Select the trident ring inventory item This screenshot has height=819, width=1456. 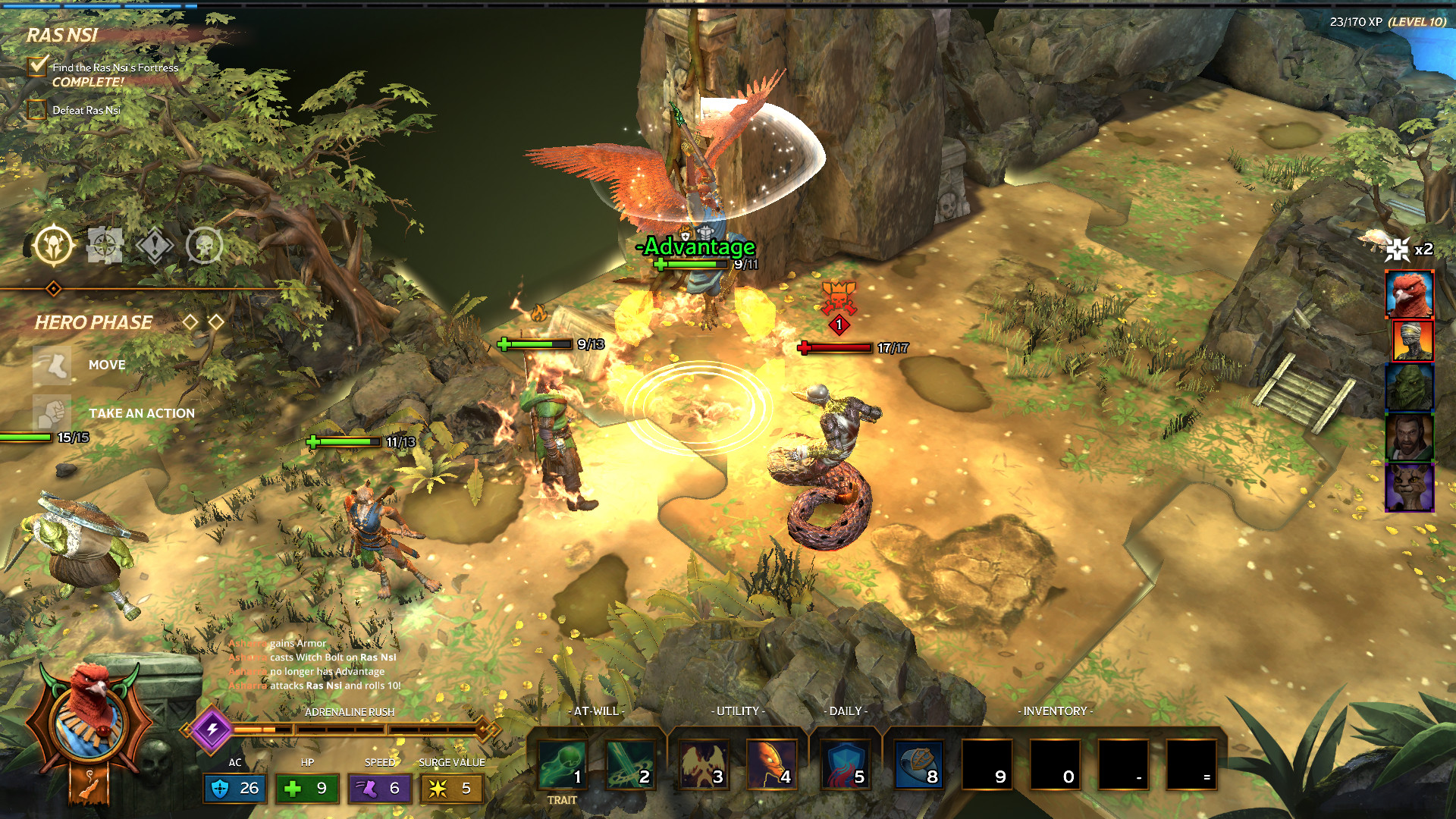[x=918, y=764]
